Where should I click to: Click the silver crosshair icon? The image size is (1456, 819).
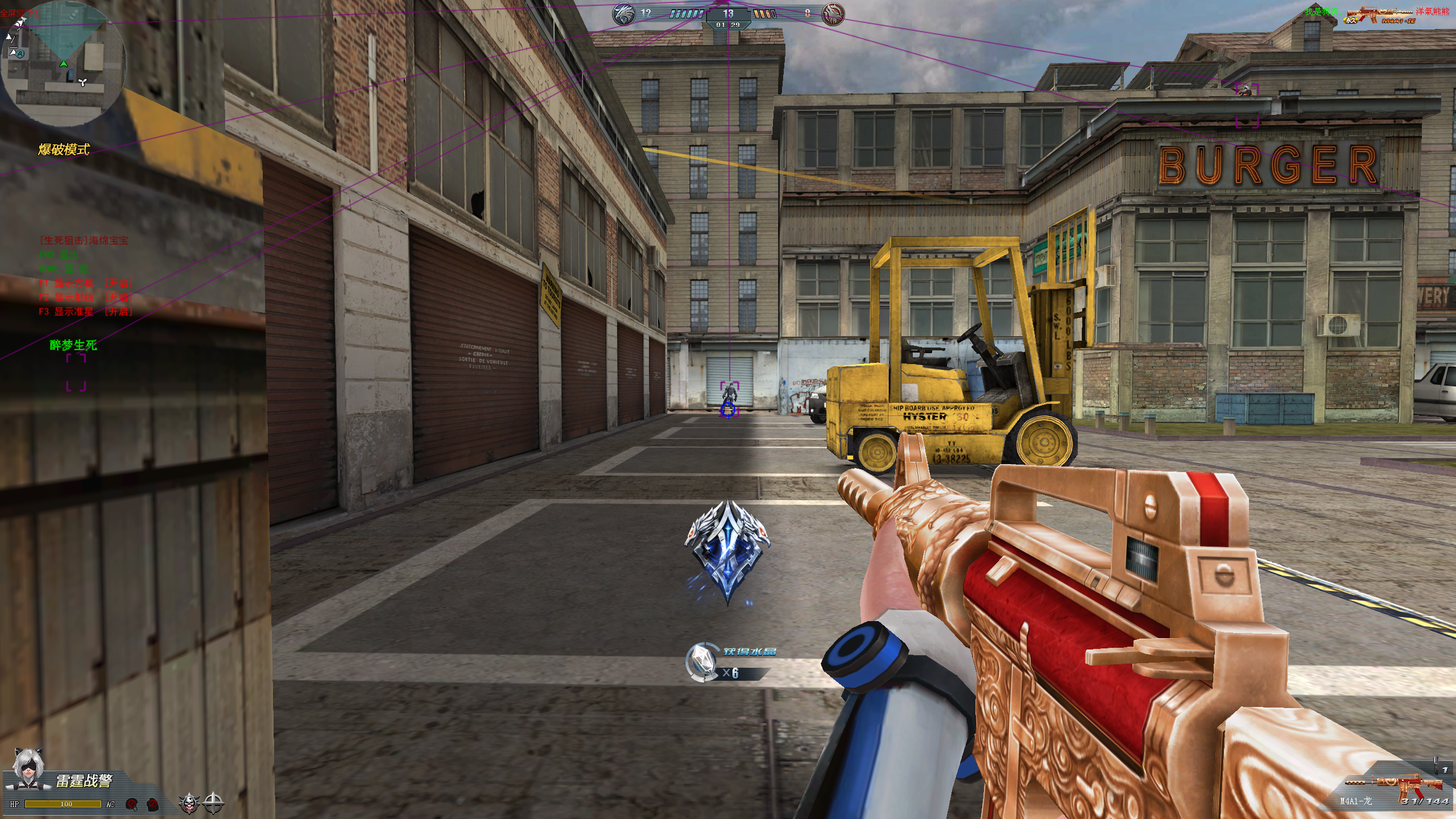214,803
